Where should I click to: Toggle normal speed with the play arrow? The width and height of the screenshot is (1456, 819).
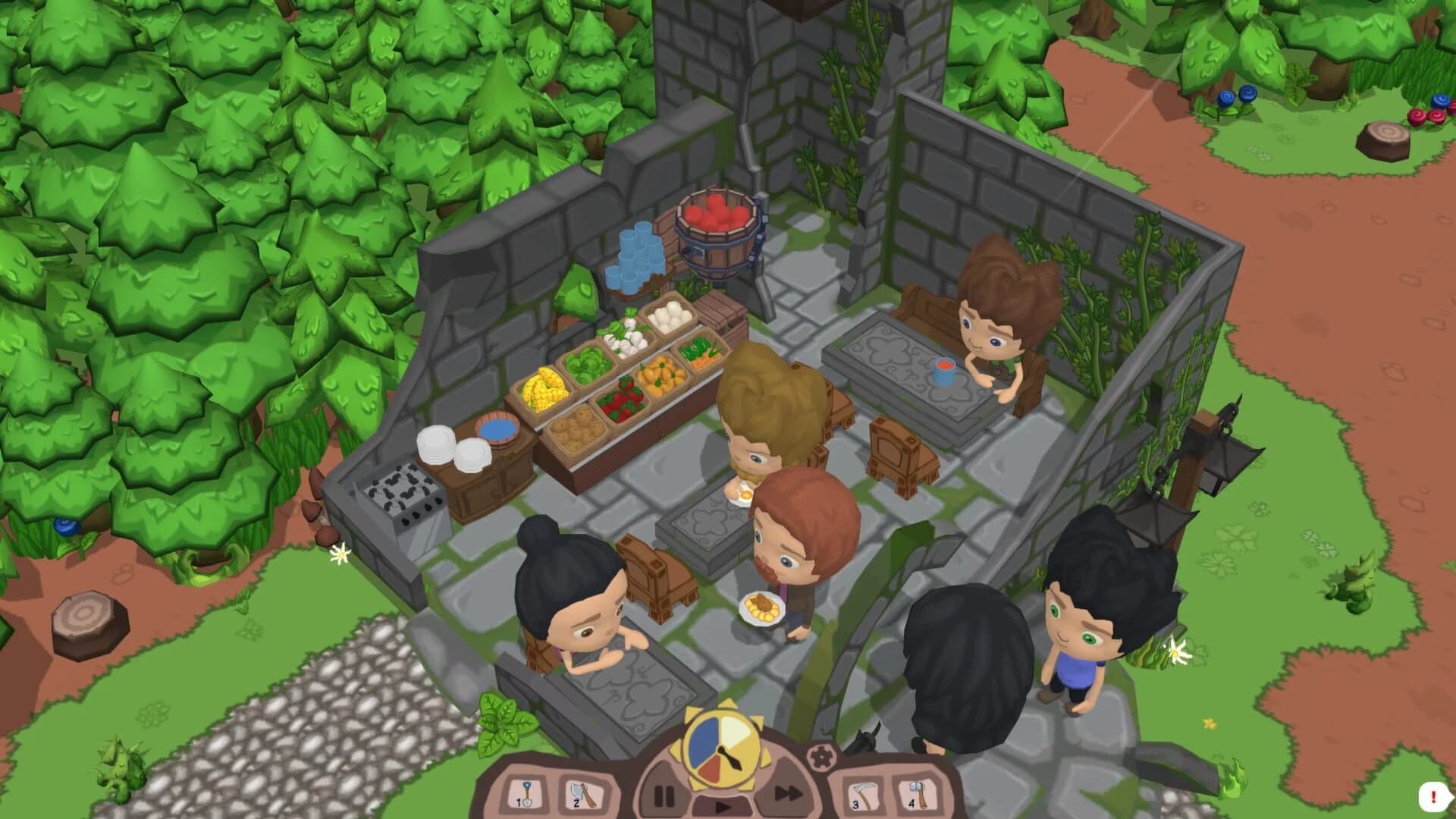coord(721,806)
